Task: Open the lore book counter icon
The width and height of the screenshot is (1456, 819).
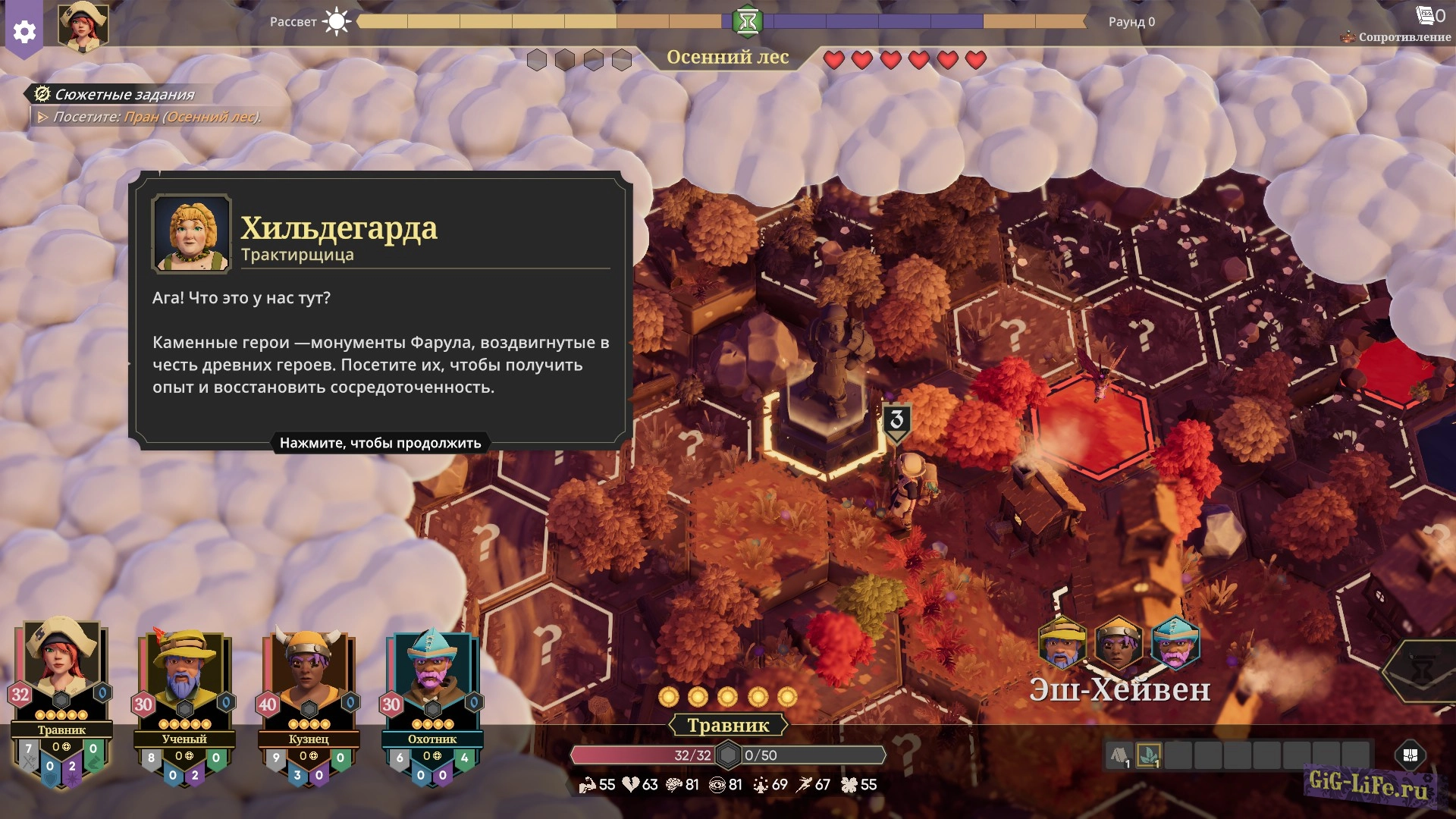Action: pos(1426,15)
